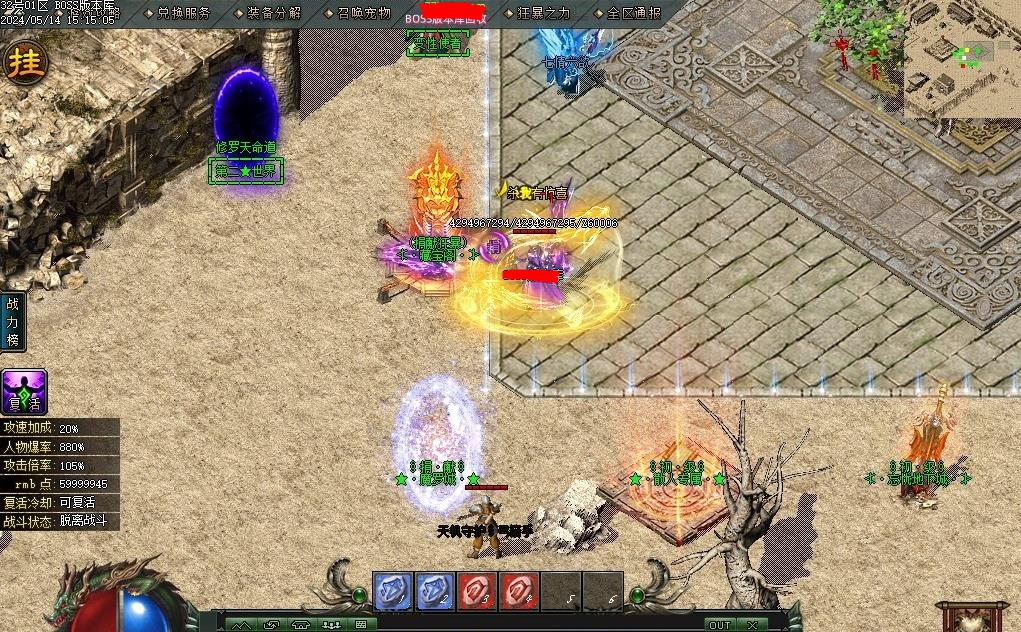Click the OUT button on bottom bar
This screenshot has width=1021, height=632.
point(719,624)
